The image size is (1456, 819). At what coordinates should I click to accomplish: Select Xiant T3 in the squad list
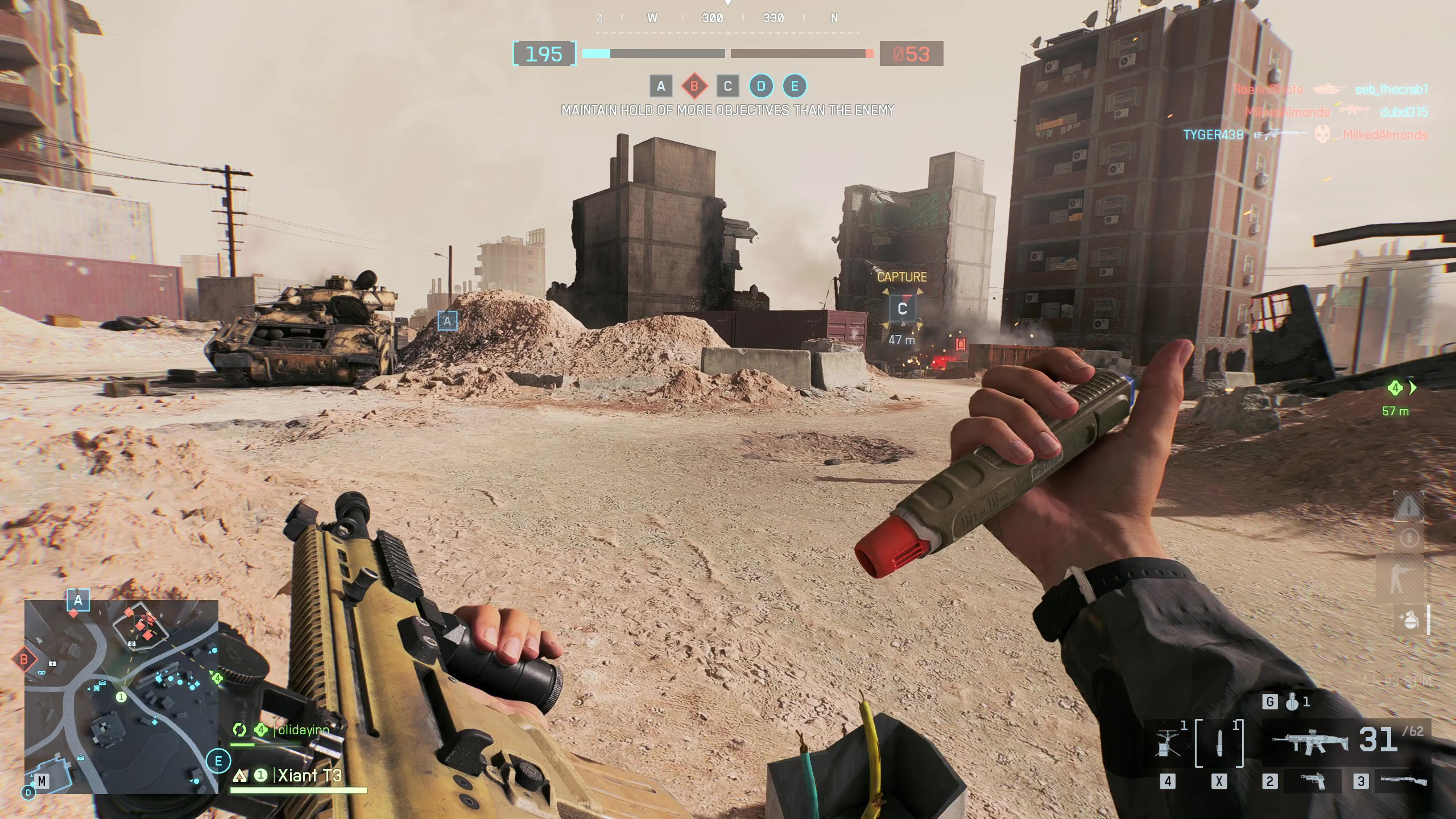click(309, 776)
